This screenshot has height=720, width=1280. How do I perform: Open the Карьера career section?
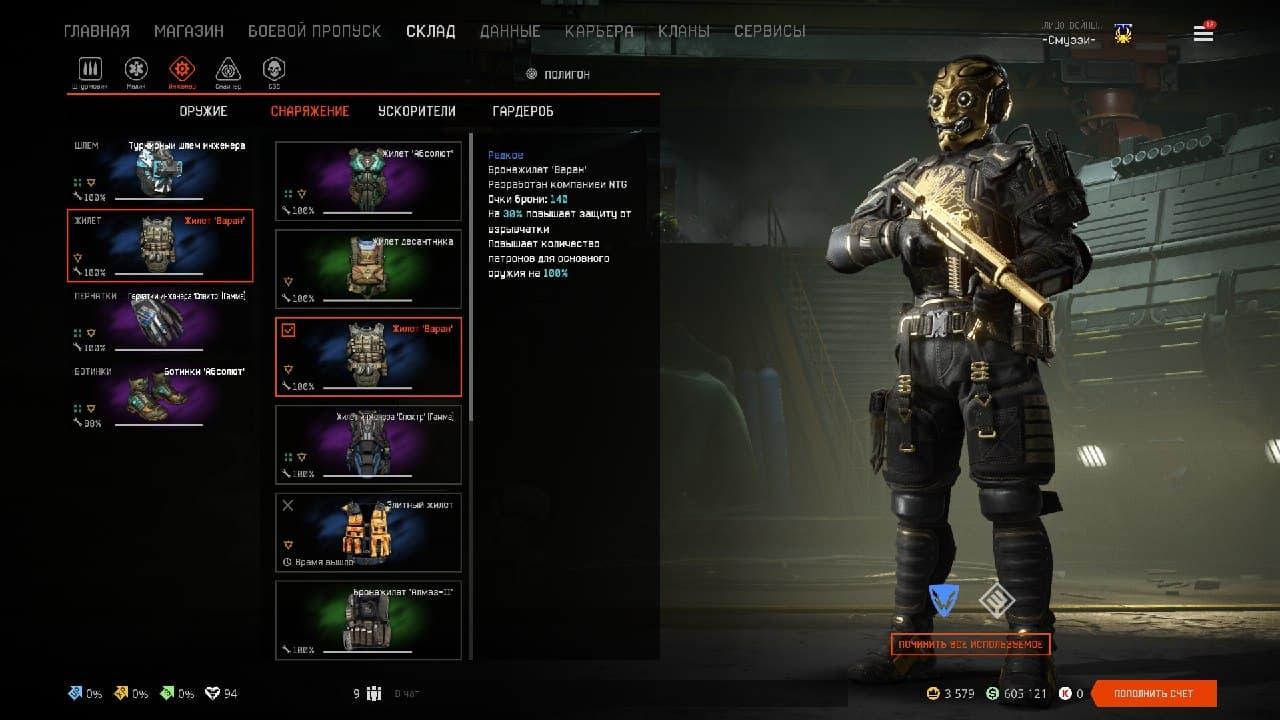pos(599,31)
